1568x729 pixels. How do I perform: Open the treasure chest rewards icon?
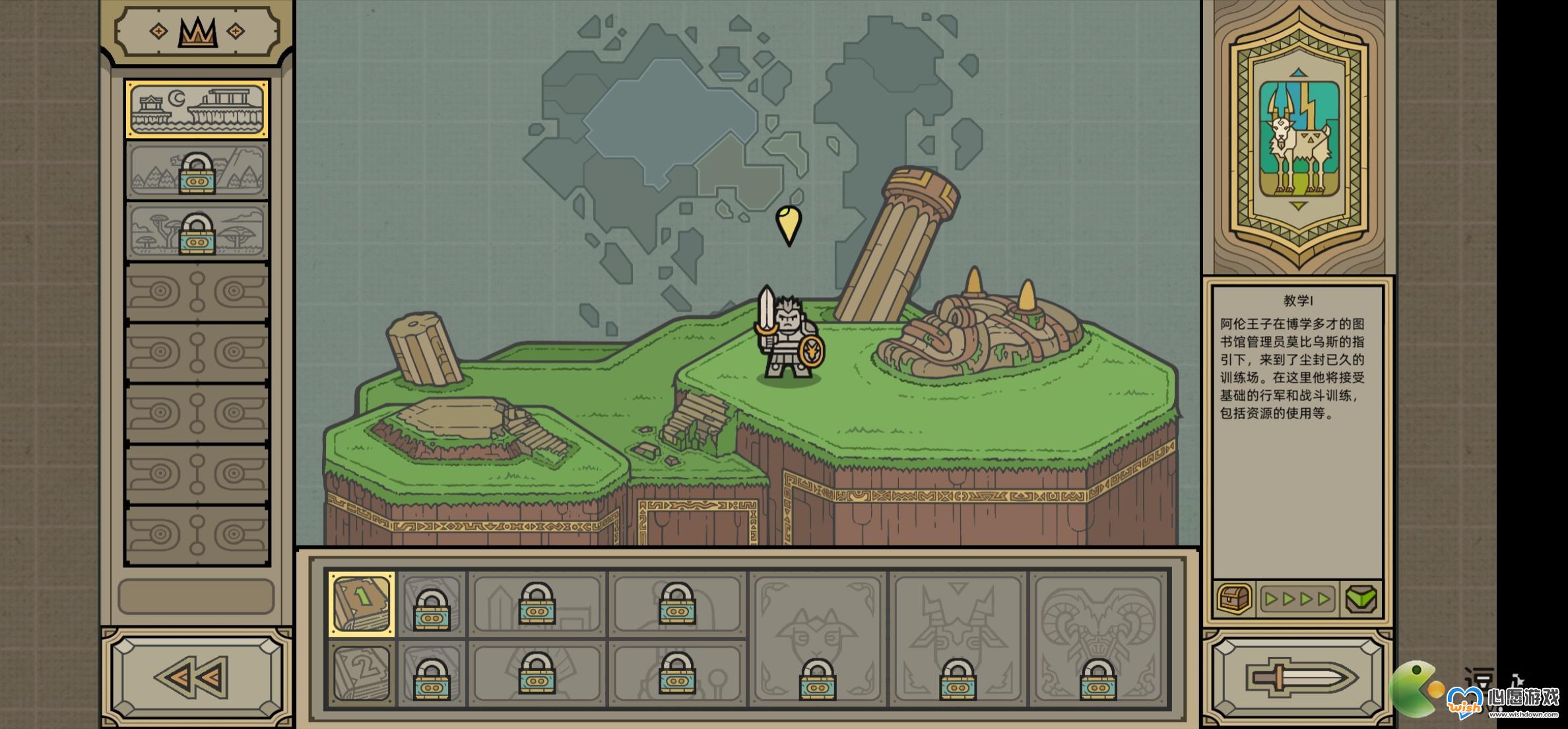coord(1234,599)
